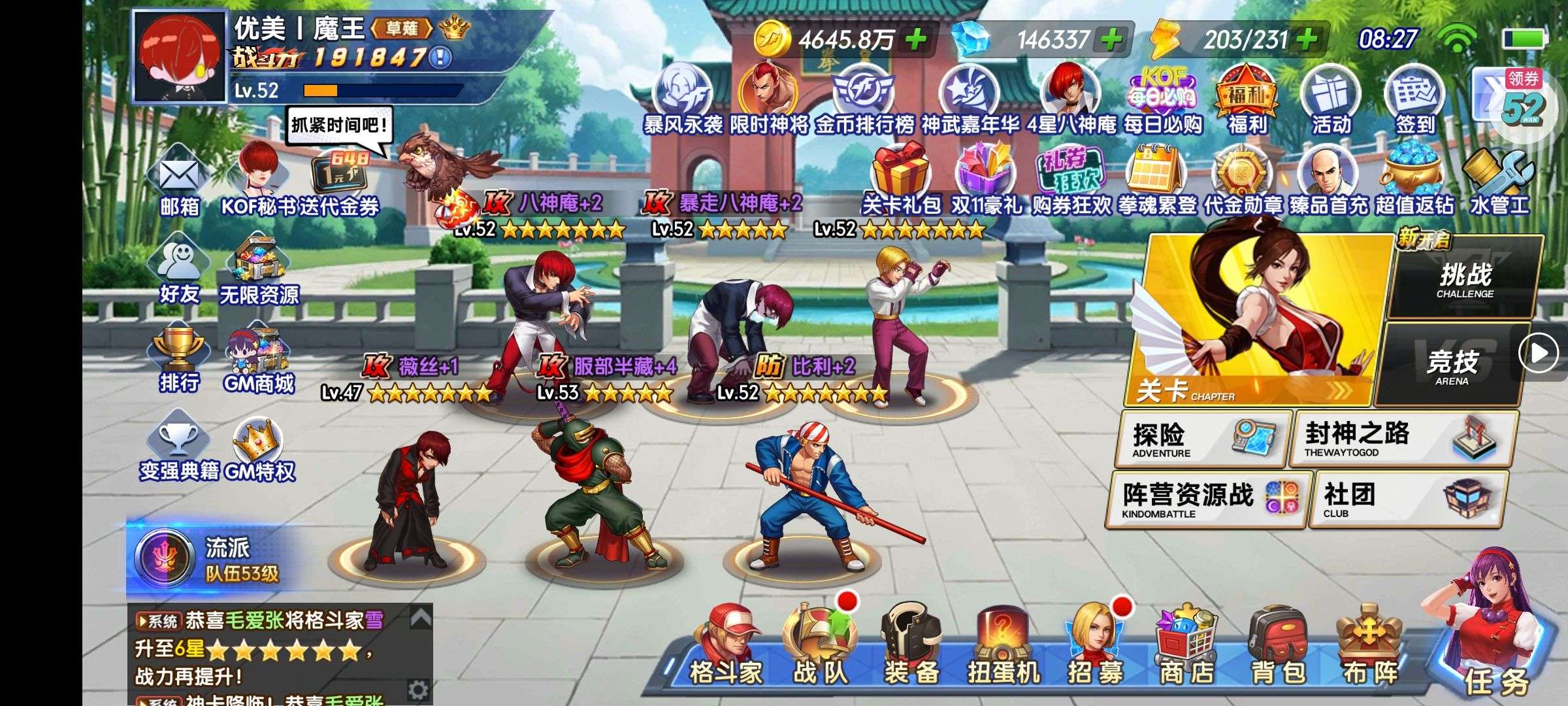
Task: Buy more diamonds via the plus button
Action: pos(1111,40)
